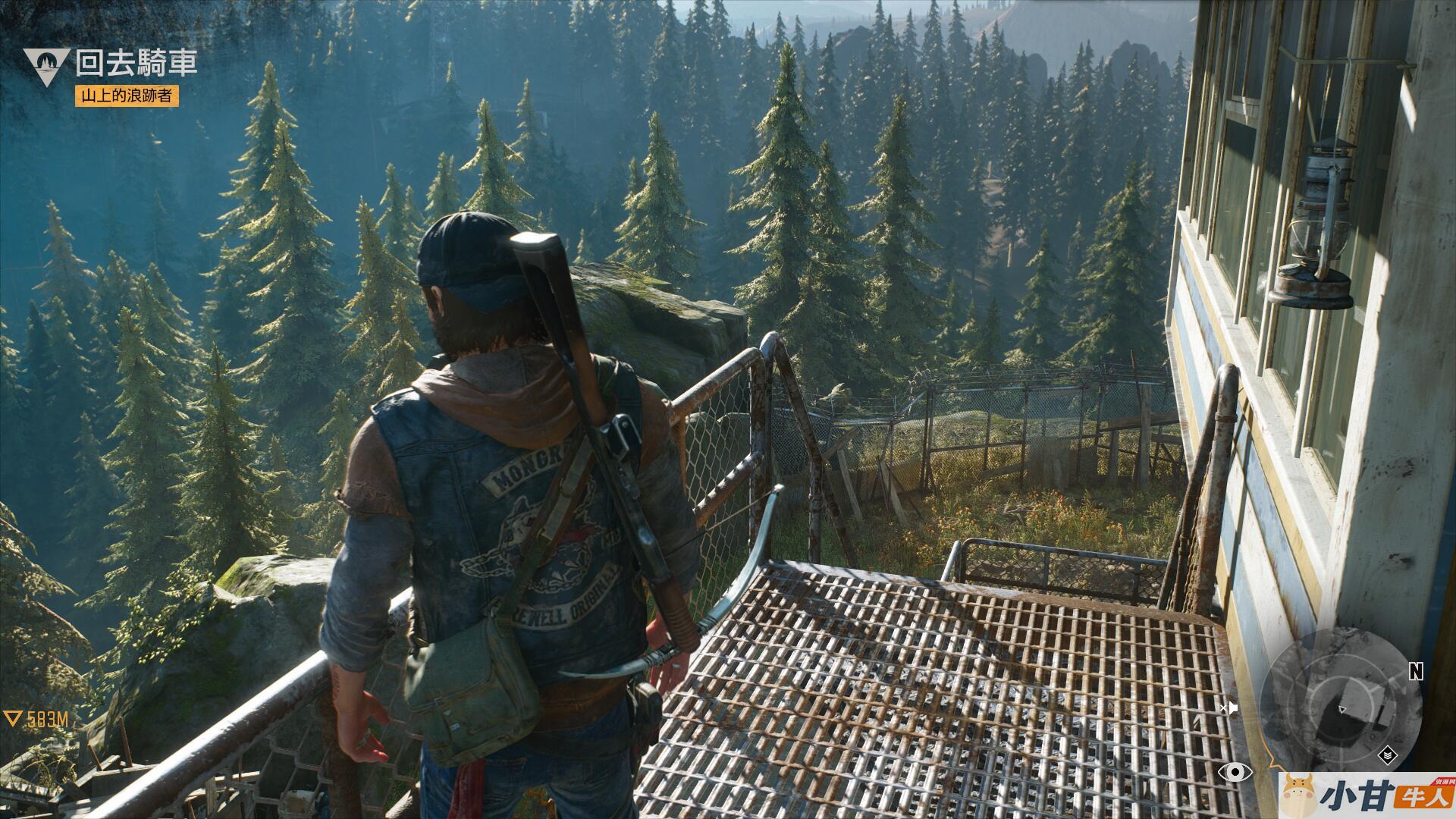Screen dimensions: 1456x819
Task: Open the 小甘牛人 watermark logo
Action: (1367, 796)
